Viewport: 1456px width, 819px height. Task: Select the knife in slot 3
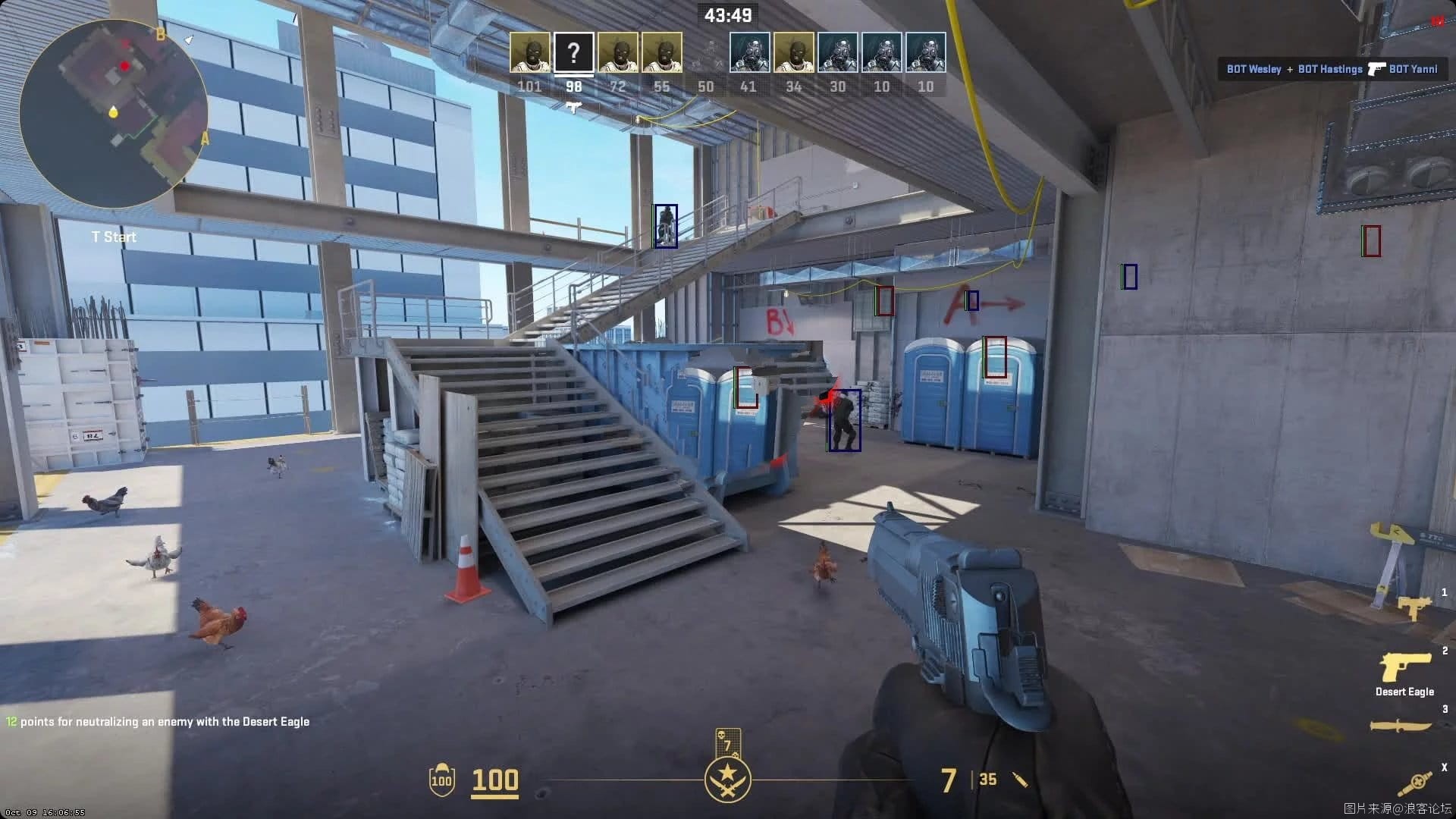[1401, 724]
